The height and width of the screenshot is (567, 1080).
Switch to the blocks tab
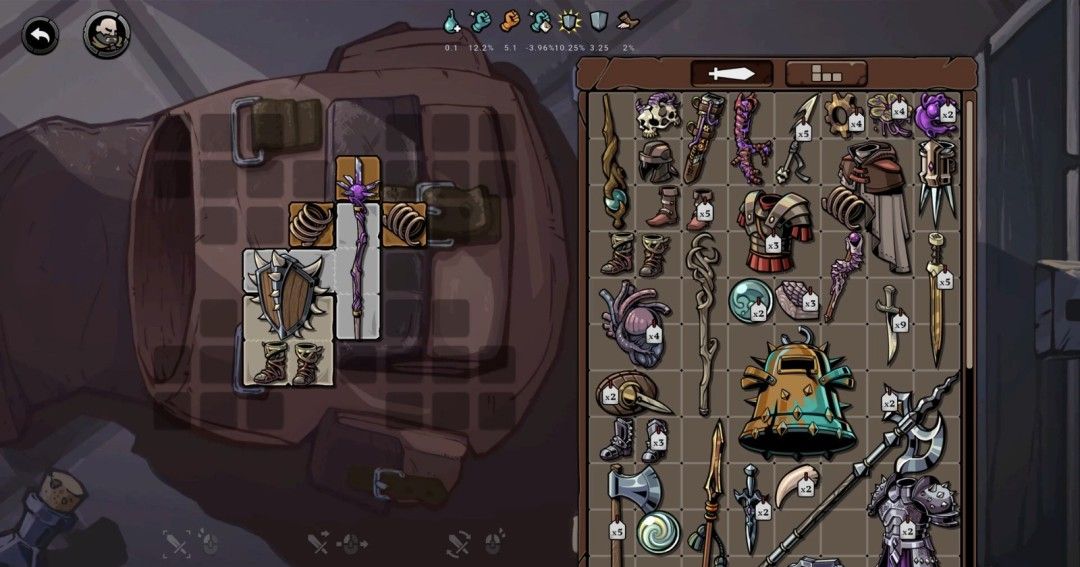coord(826,73)
